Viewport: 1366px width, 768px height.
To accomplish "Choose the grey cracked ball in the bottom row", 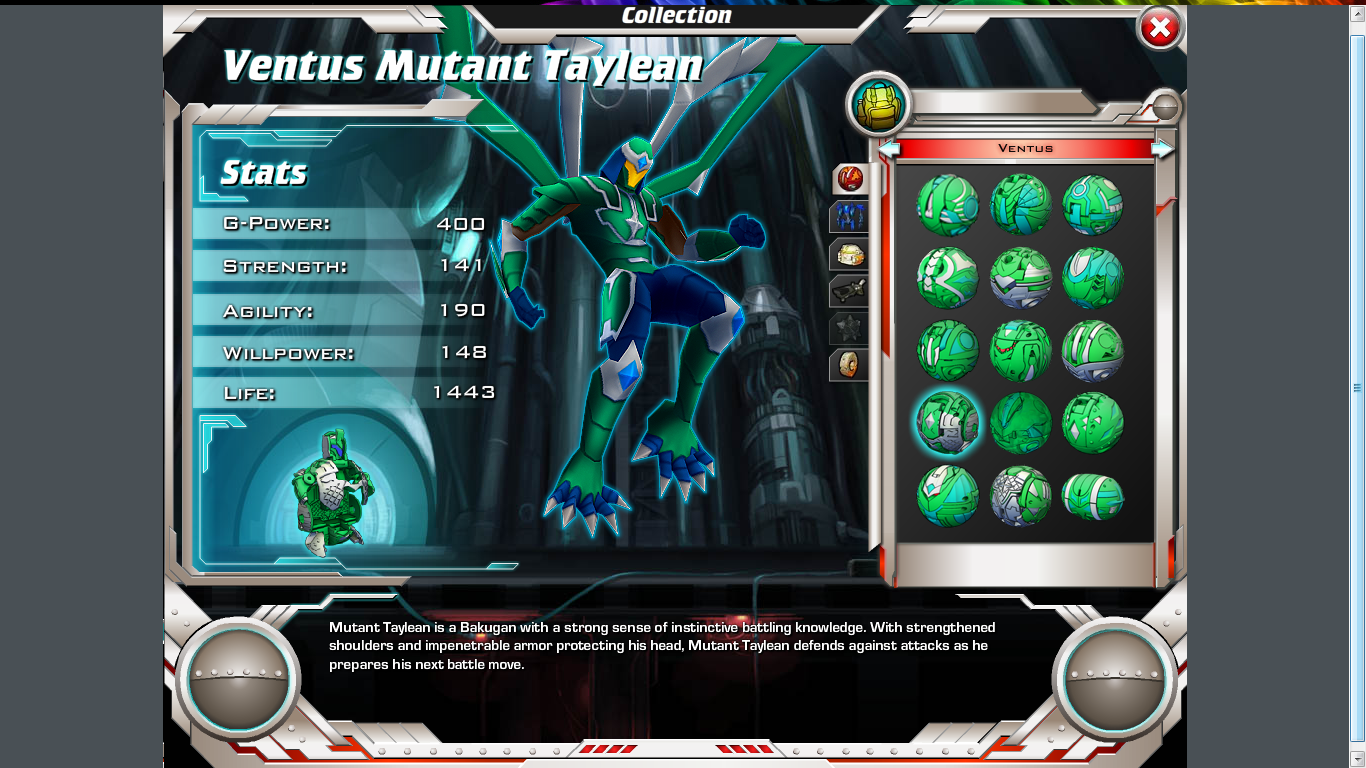I will coord(1020,495).
